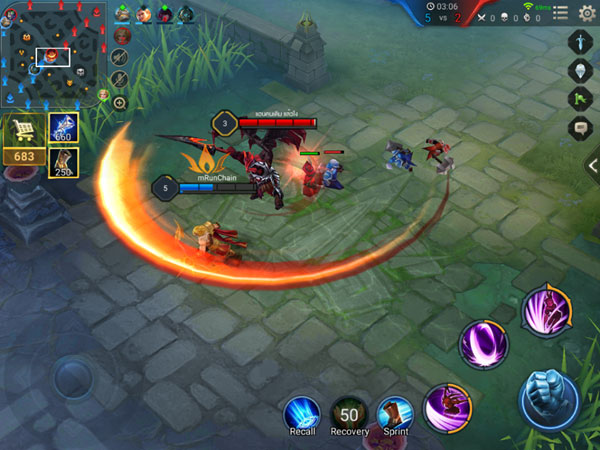Image resolution: width=600 pixels, height=450 pixels.
Task: Use the Recovery ability
Action: [349, 414]
